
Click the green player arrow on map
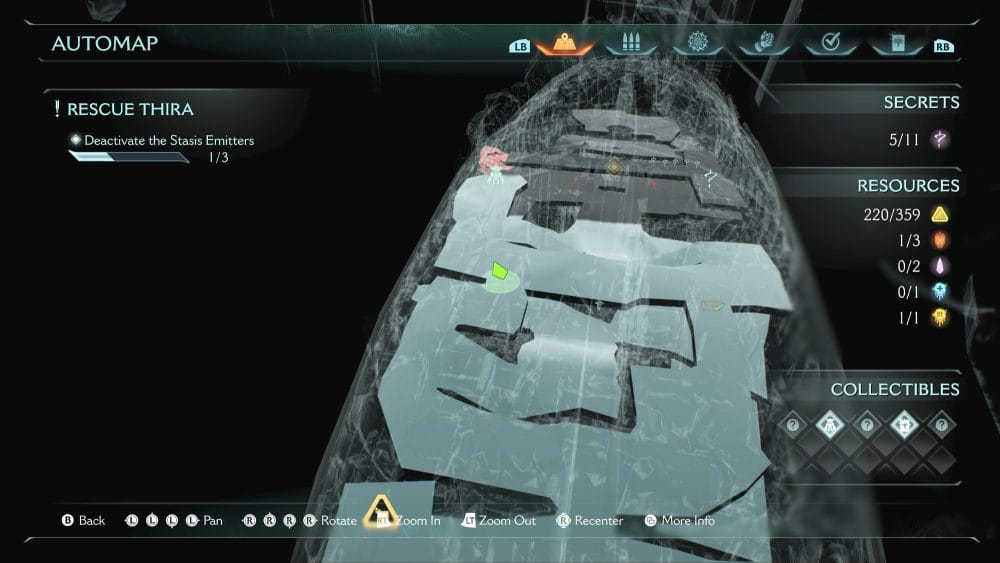pos(501,270)
